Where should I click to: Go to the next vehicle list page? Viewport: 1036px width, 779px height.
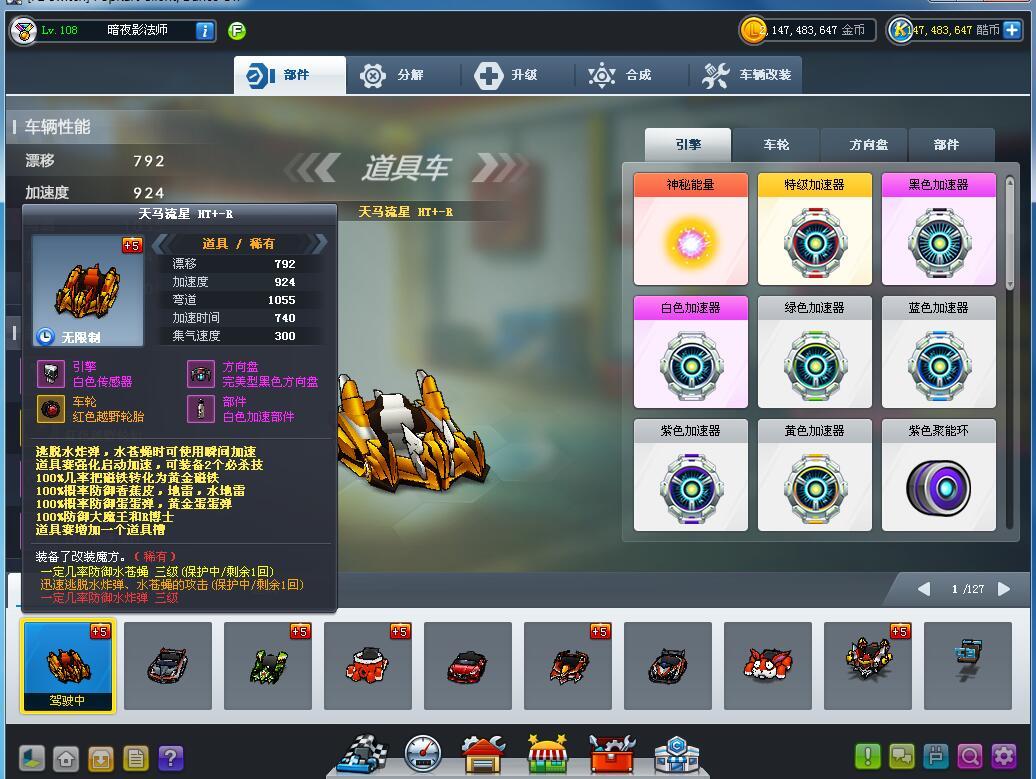(1004, 589)
